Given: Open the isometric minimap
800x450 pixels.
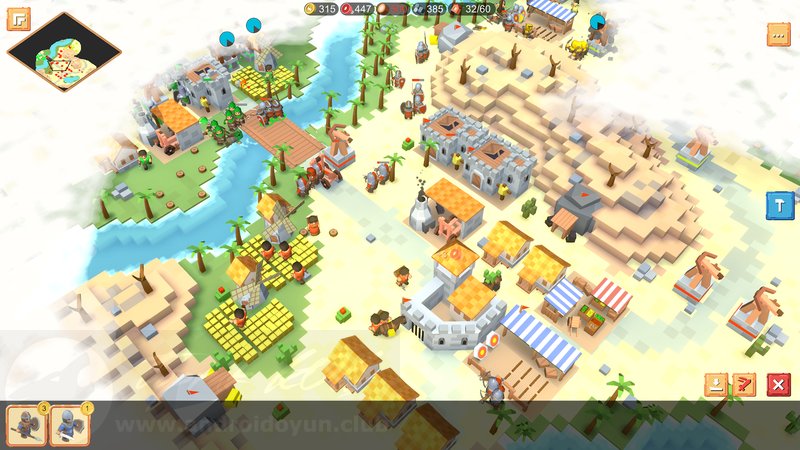Looking at the screenshot, I should (x=64, y=52).
